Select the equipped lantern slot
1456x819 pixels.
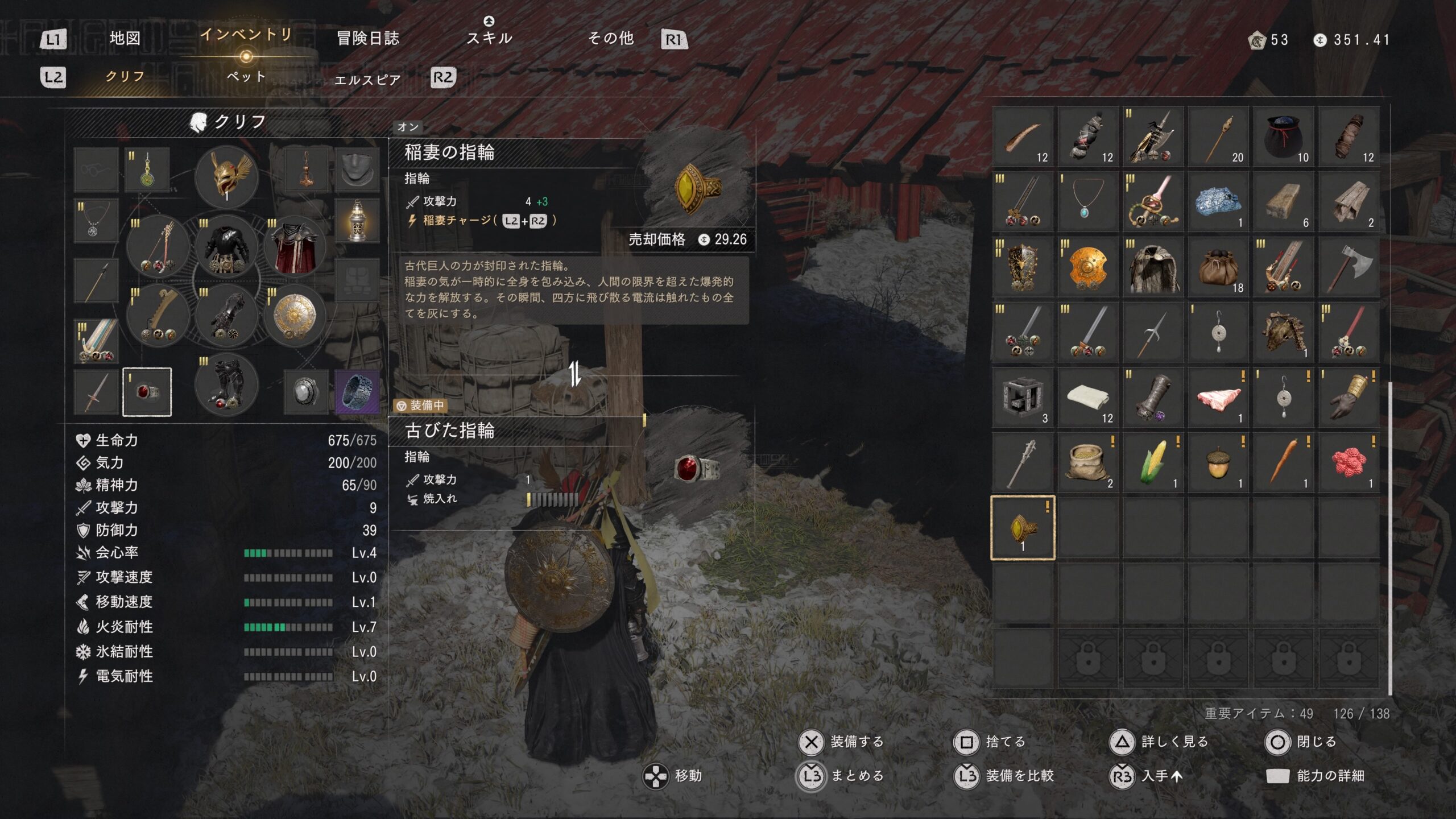click(x=357, y=221)
